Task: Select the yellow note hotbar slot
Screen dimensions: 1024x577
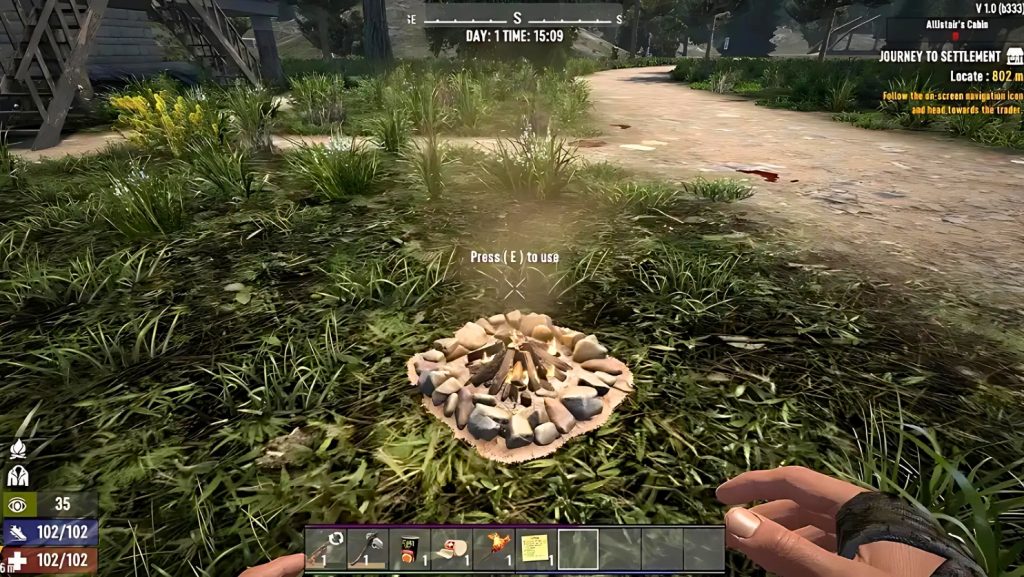Action: point(536,549)
